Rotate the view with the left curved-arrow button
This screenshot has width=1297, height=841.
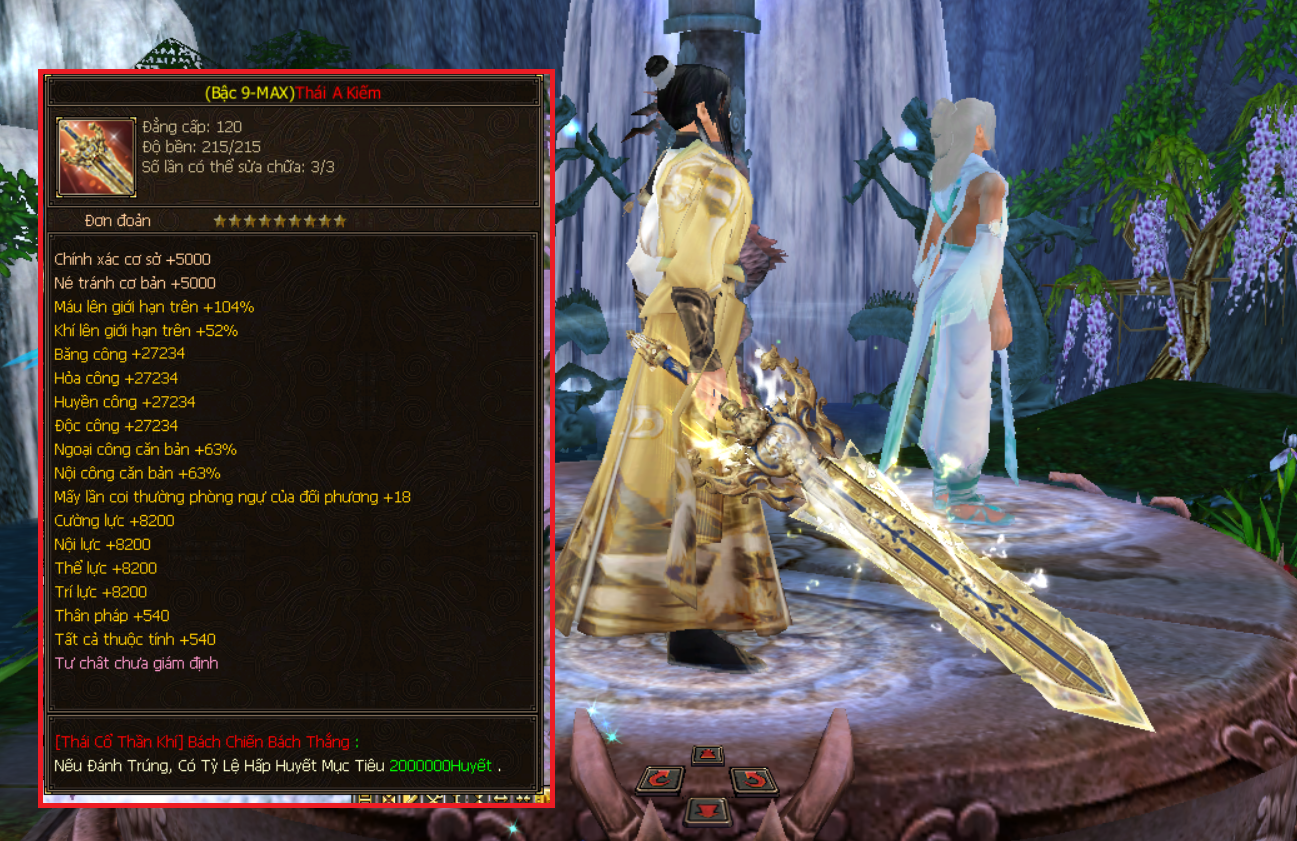tap(661, 780)
